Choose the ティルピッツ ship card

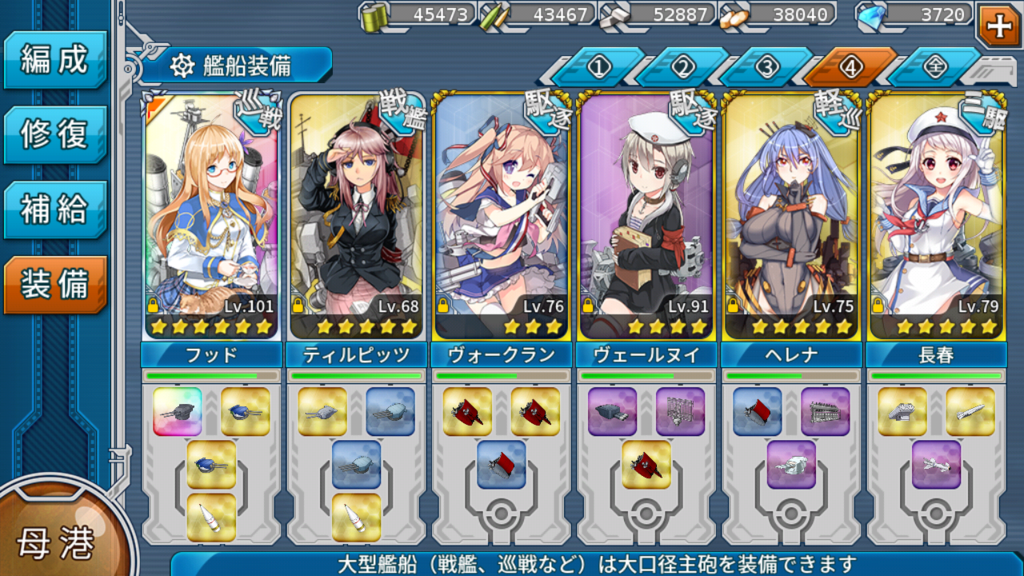[356, 215]
